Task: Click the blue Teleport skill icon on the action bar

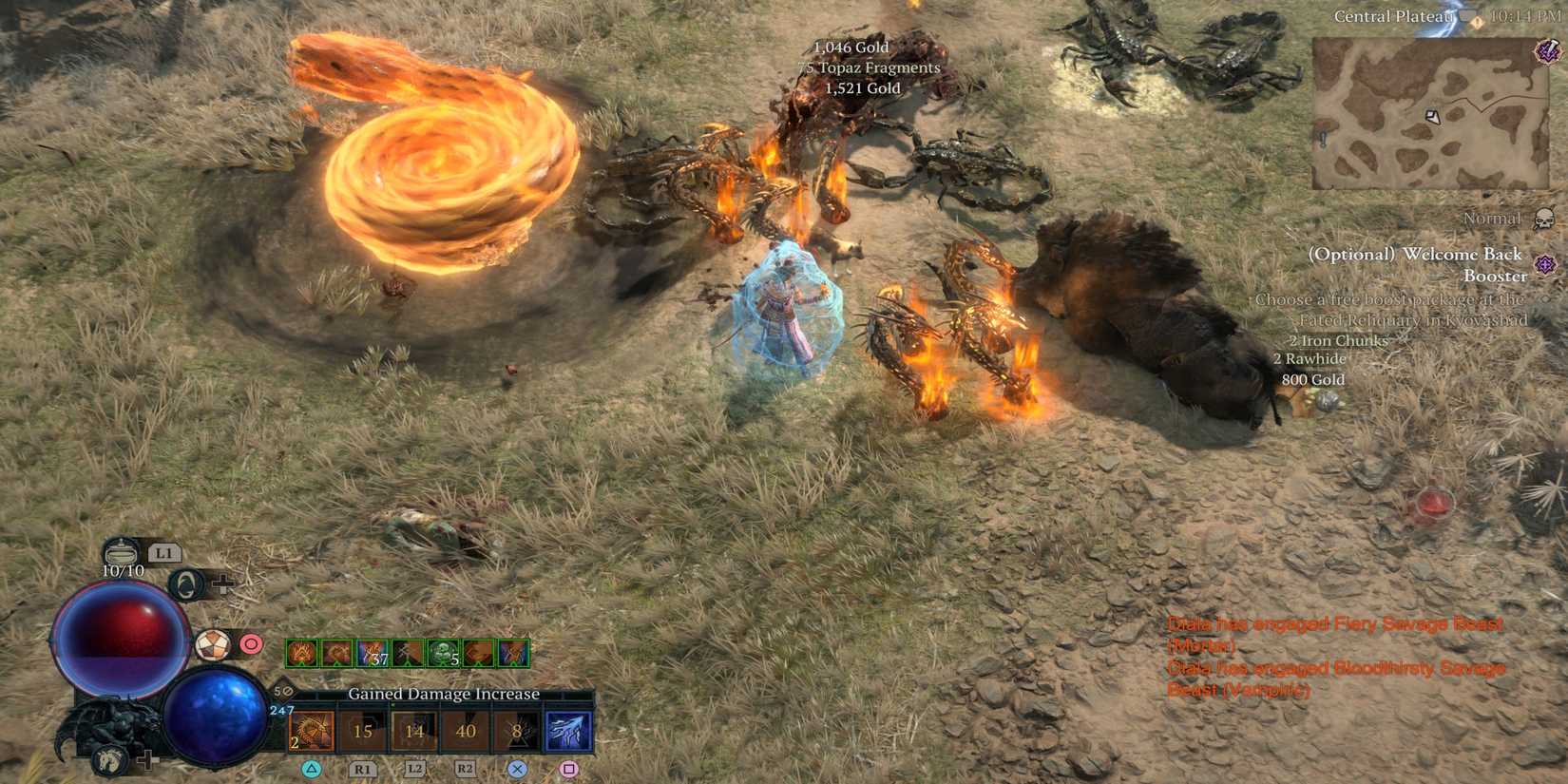Action: (569, 731)
